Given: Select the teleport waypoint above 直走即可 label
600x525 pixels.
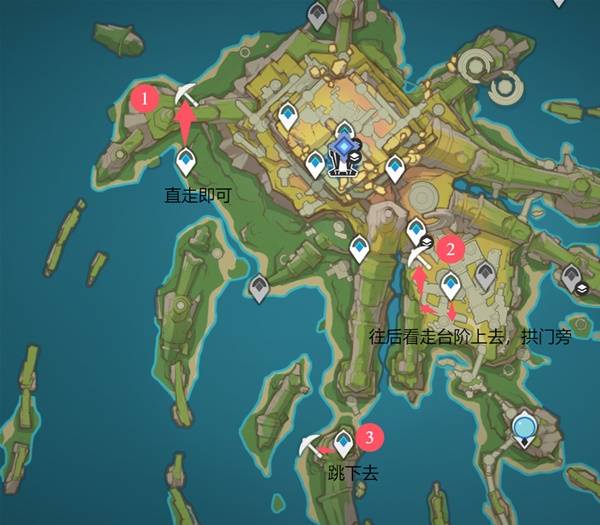Looking at the screenshot, I should (x=186, y=160).
